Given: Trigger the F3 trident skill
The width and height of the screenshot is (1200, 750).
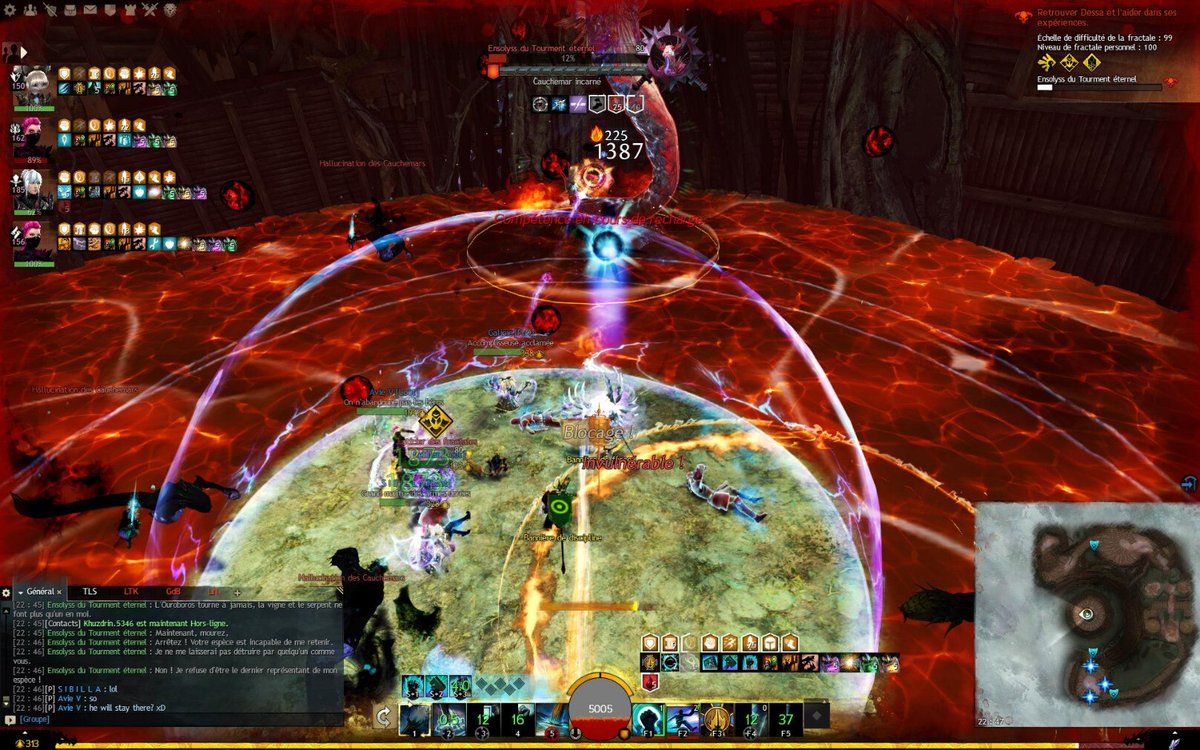Looking at the screenshot, I should [717, 717].
